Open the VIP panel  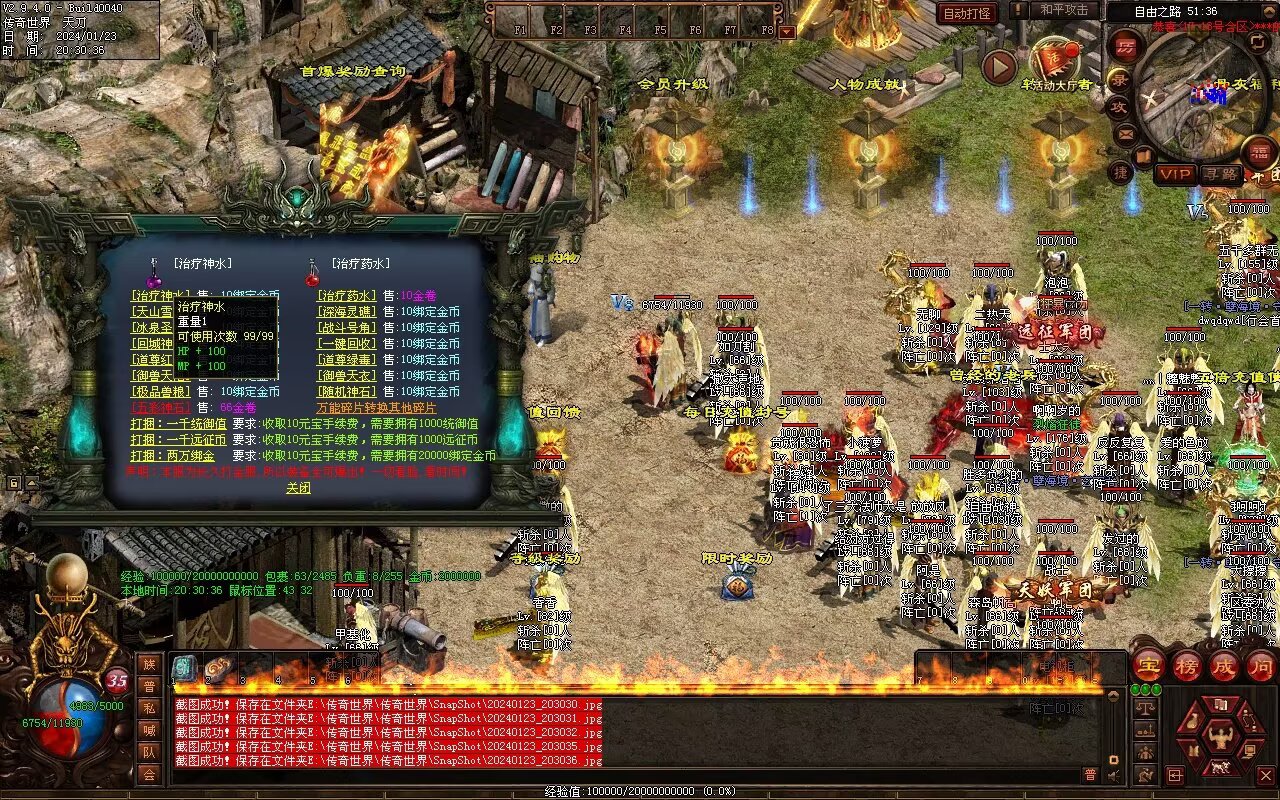click(1175, 174)
